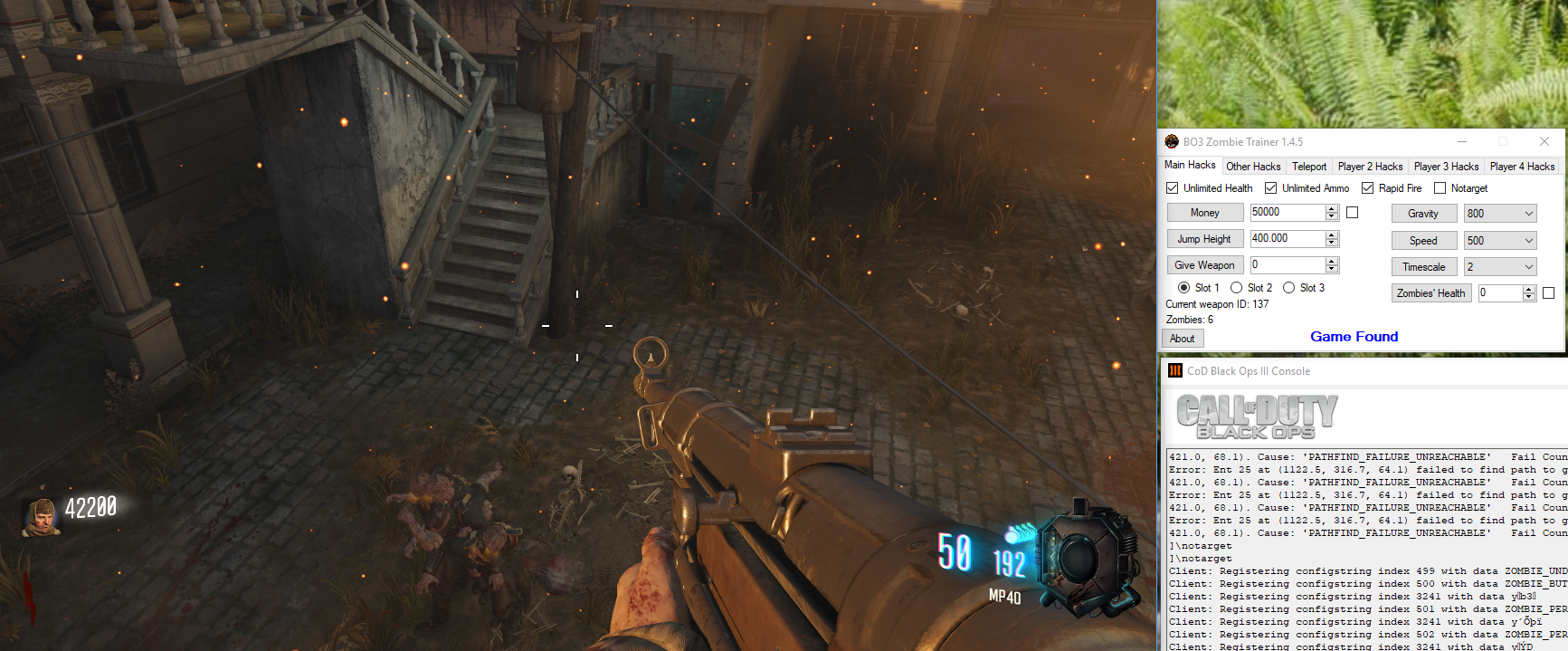Apply the Money value button

tap(1204, 213)
